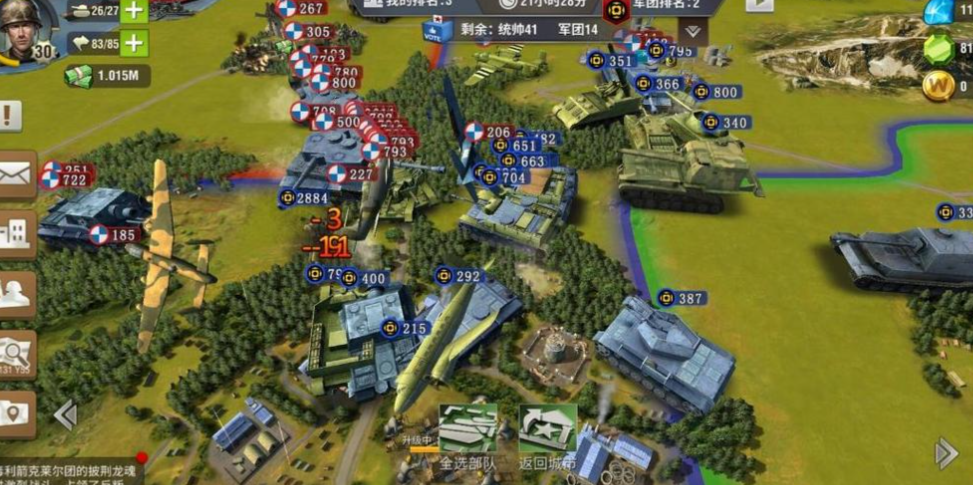Add more tank units with the plus button

point(134,11)
